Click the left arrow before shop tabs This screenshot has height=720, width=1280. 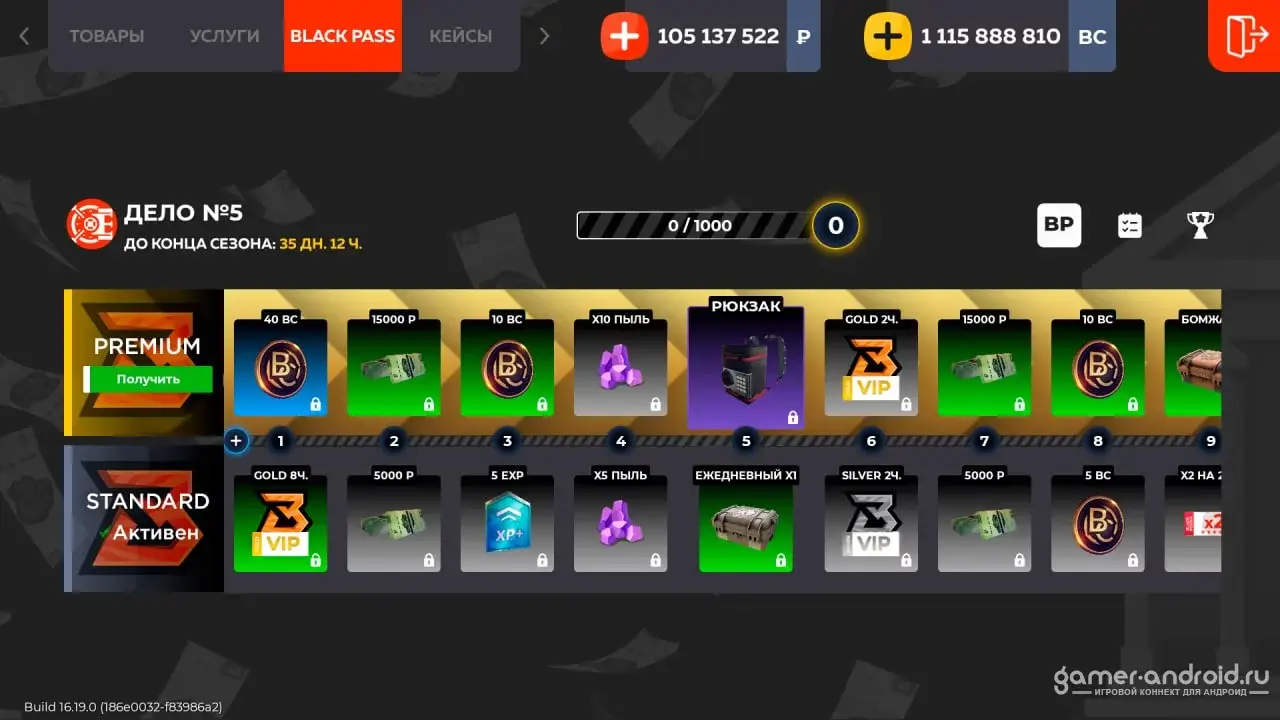[24, 36]
